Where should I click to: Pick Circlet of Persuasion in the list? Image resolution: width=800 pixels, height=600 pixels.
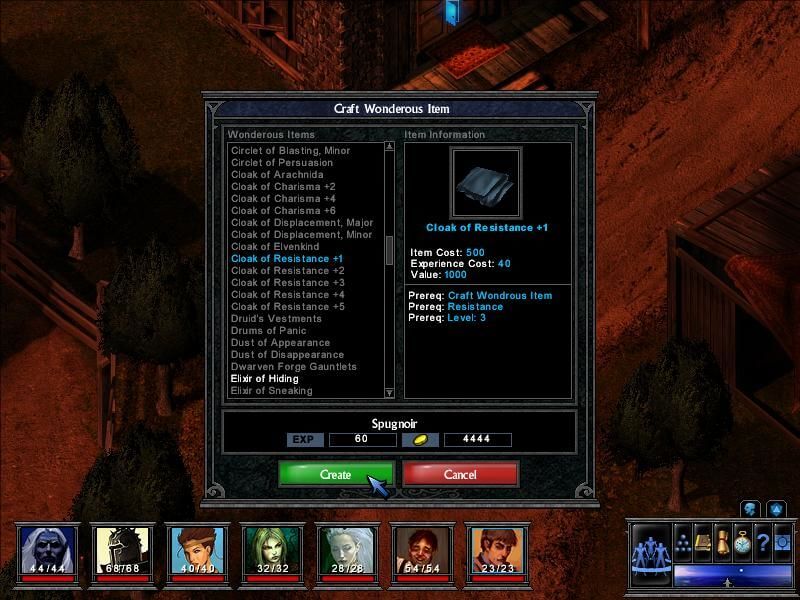tap(282, 163)
